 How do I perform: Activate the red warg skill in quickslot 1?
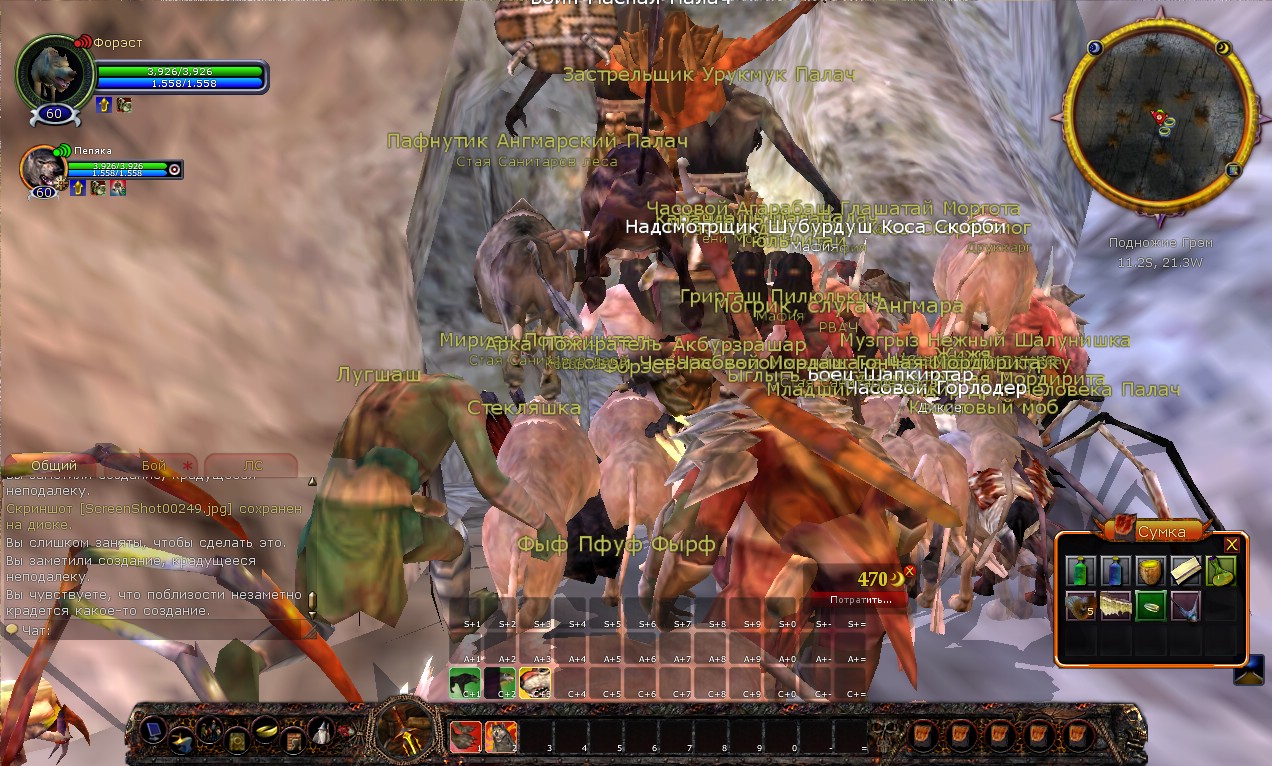[x=465, y=736]
